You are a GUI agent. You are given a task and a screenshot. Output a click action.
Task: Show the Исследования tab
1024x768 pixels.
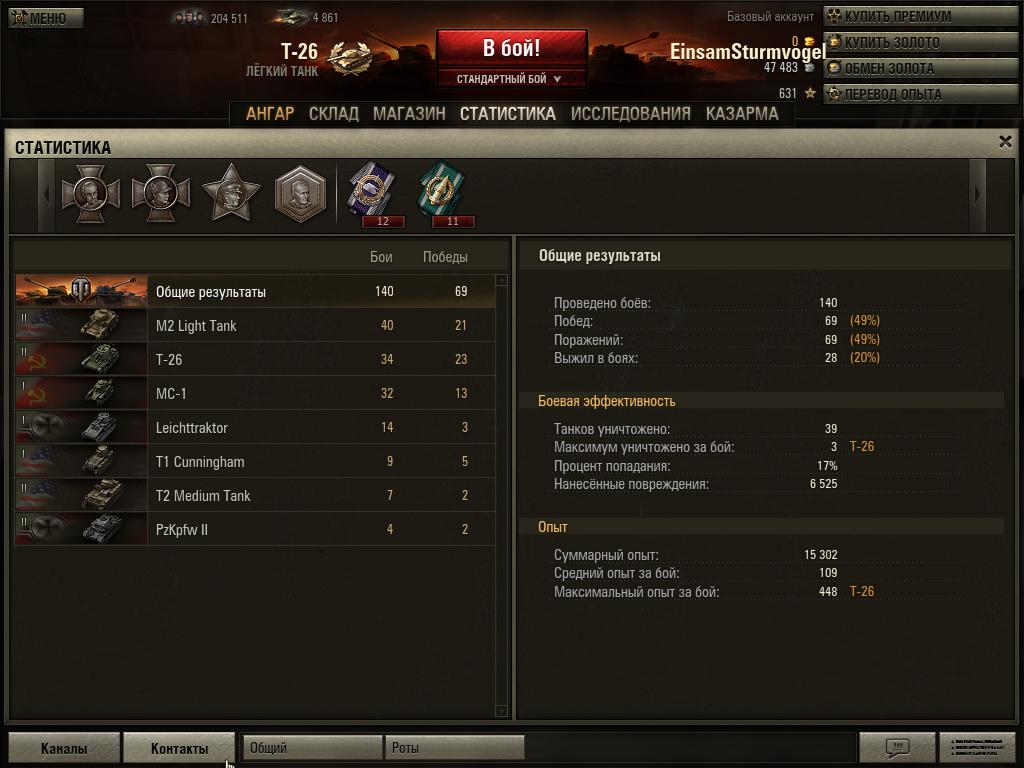[630, 114]
